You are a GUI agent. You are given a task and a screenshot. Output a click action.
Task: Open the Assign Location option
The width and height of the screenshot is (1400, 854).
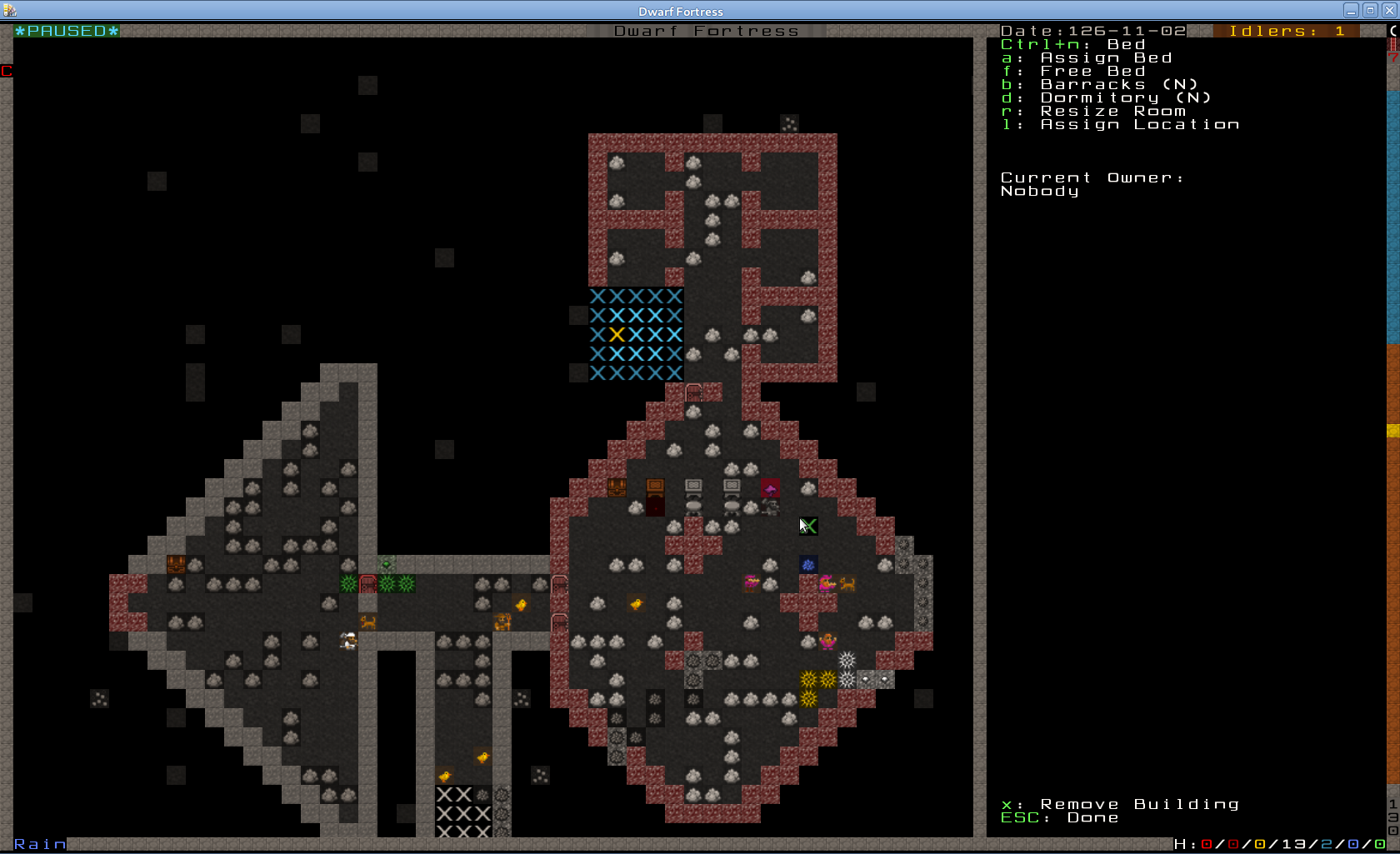(1138, 125)
